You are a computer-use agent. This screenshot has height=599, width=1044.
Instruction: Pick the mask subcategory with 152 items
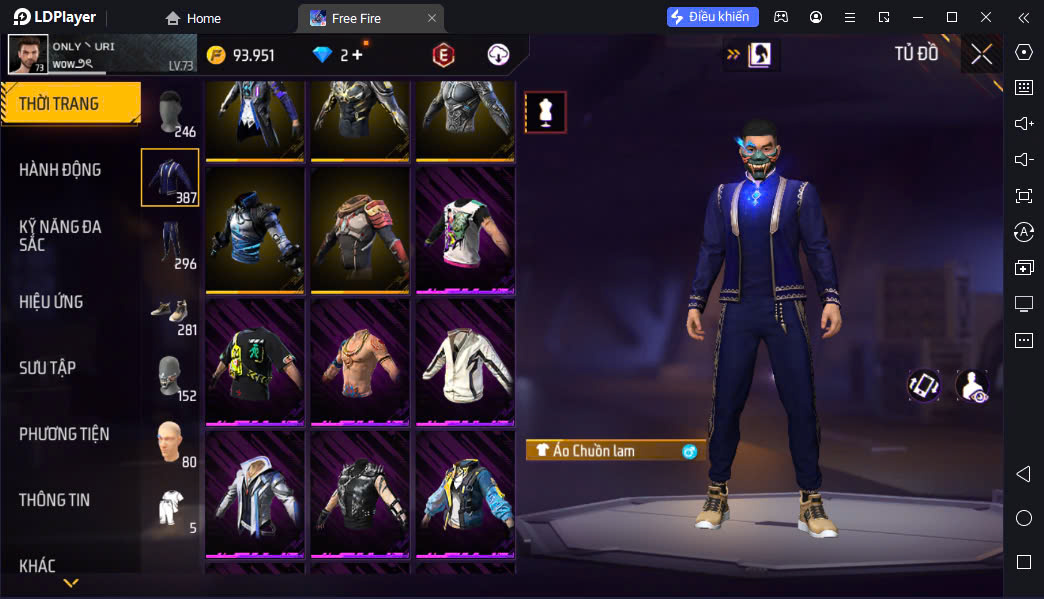[x=170, y=377]
